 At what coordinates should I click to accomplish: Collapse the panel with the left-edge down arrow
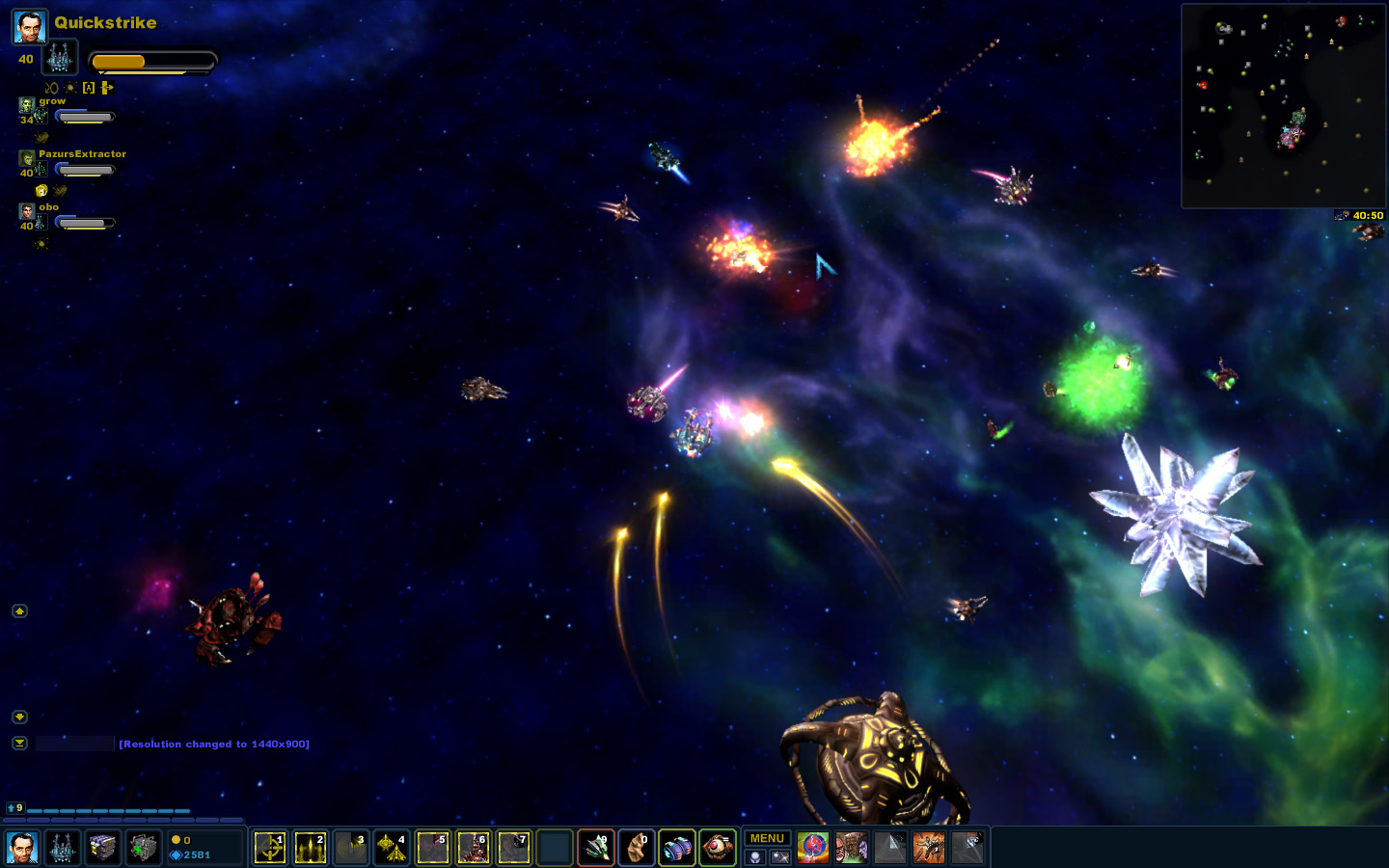click(18, 717)
